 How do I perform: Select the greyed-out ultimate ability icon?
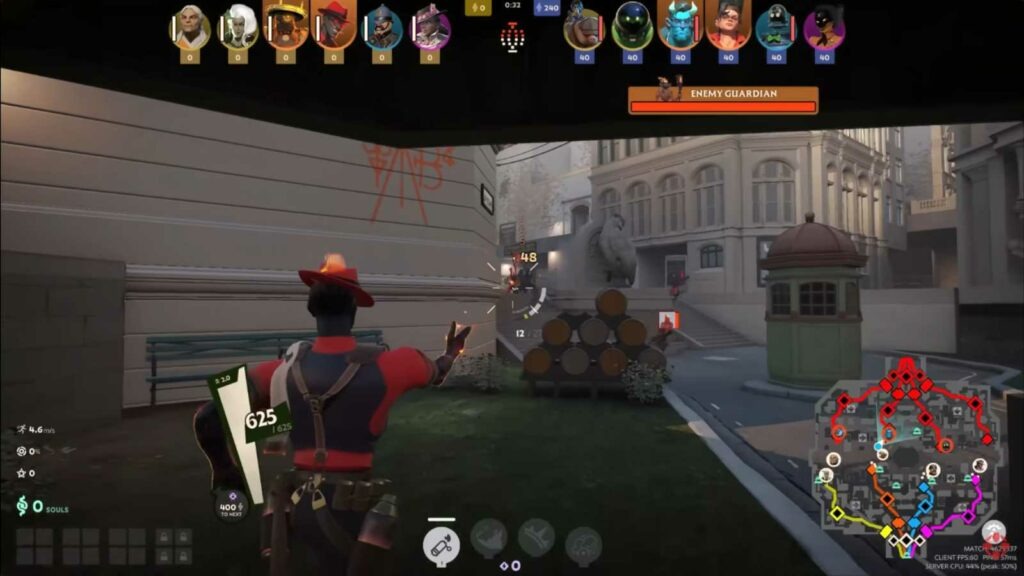pyautogui.click(x=583, y=545)
